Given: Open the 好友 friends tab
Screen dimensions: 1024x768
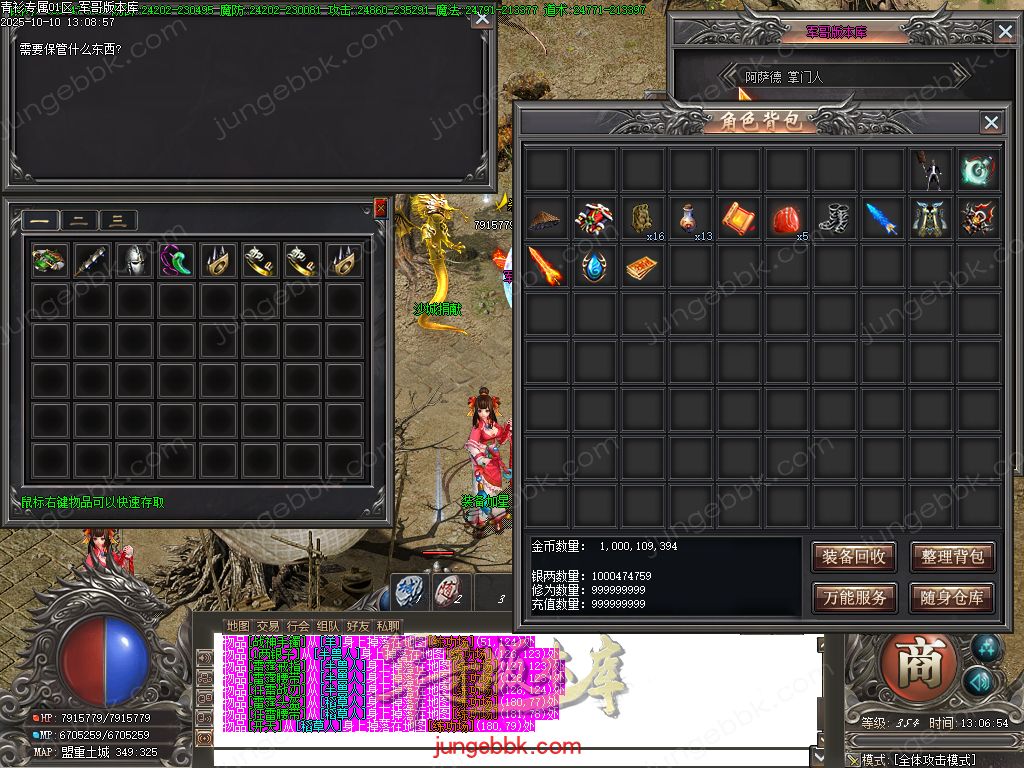Looking at the screenshot, I should point(358,627).
